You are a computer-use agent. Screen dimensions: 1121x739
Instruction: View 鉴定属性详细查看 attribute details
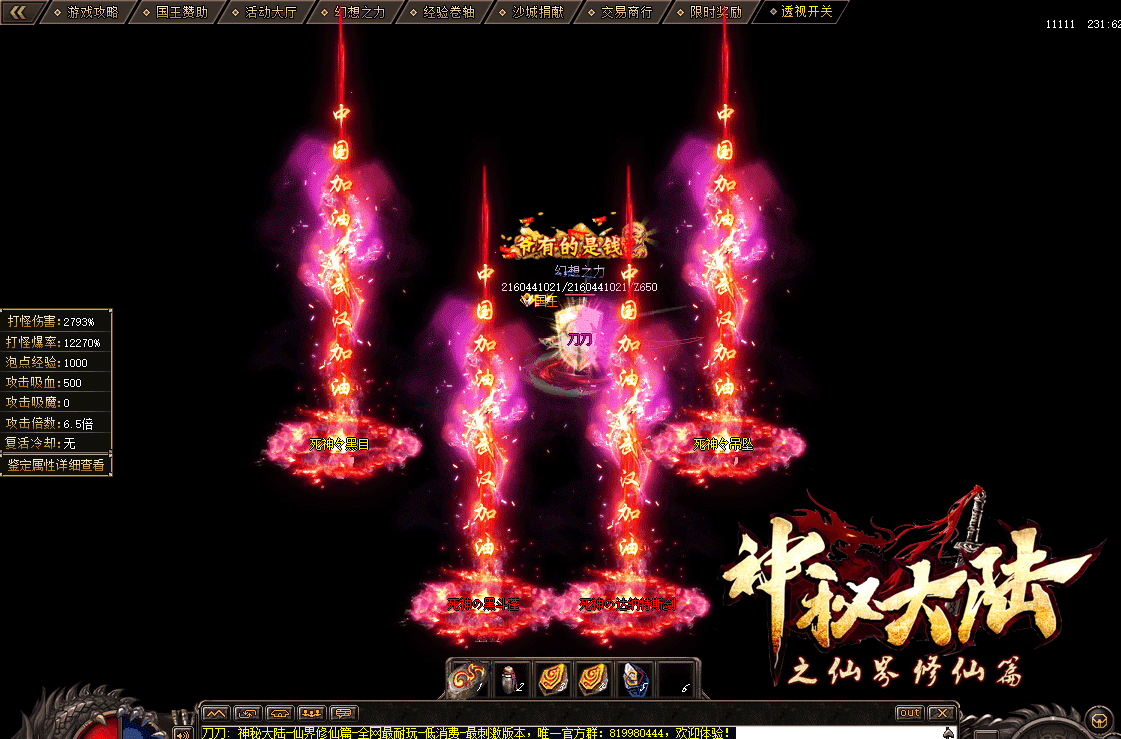point(56,465)
